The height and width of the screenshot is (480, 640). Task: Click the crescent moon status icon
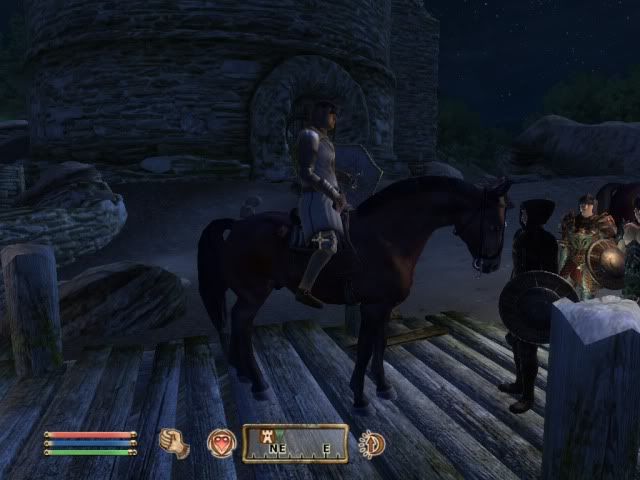click(x=371, y=443)
